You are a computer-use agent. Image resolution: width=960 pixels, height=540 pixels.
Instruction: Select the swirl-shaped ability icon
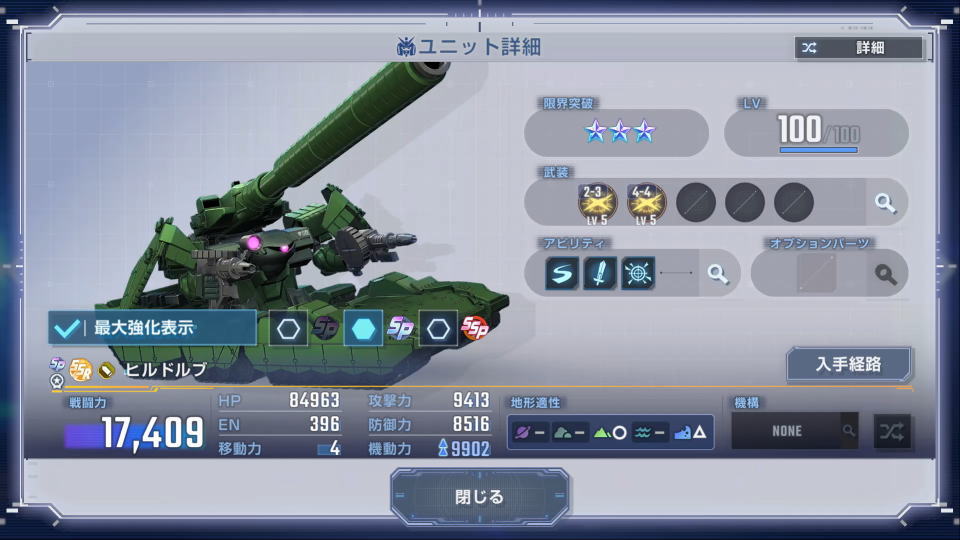click(x=562, y=273)
